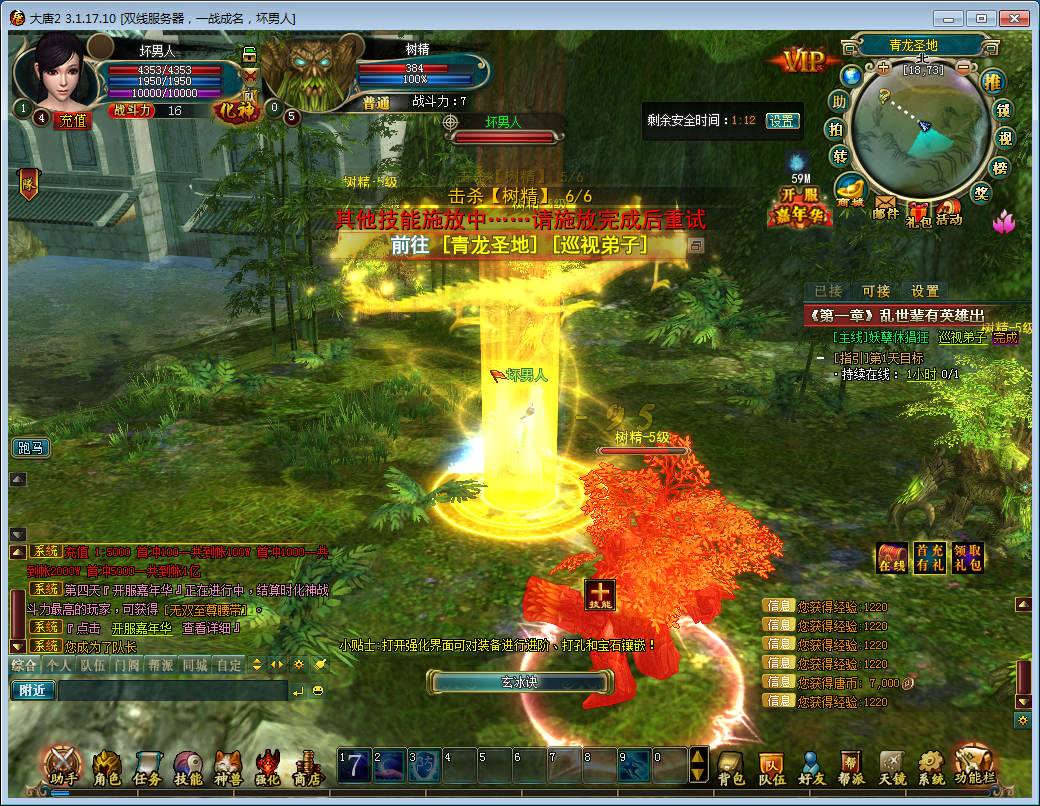Open the 首充有礼 first-recharge reward
The height and width of the screenshot is (806, 1040).
930,558
